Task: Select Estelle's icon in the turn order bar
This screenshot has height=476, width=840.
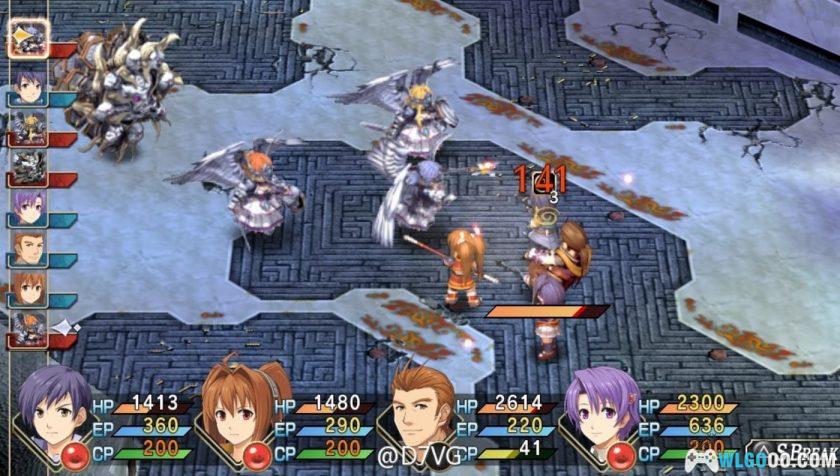Action: pos(27,289)
